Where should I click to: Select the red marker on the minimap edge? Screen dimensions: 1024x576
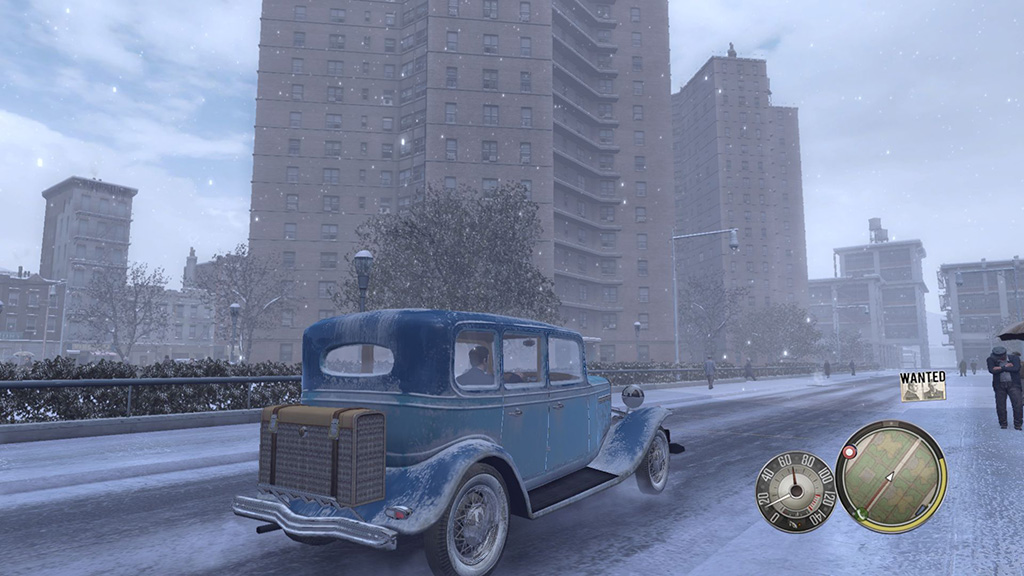(849, 452)
